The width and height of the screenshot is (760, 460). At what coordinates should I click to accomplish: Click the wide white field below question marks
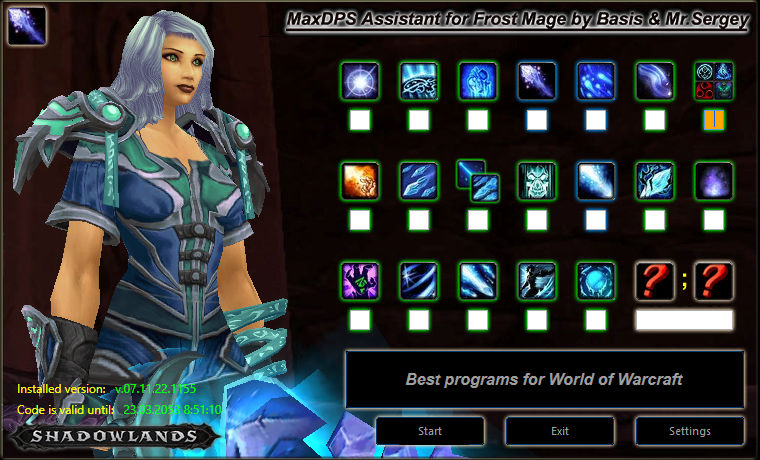(684, 320)
